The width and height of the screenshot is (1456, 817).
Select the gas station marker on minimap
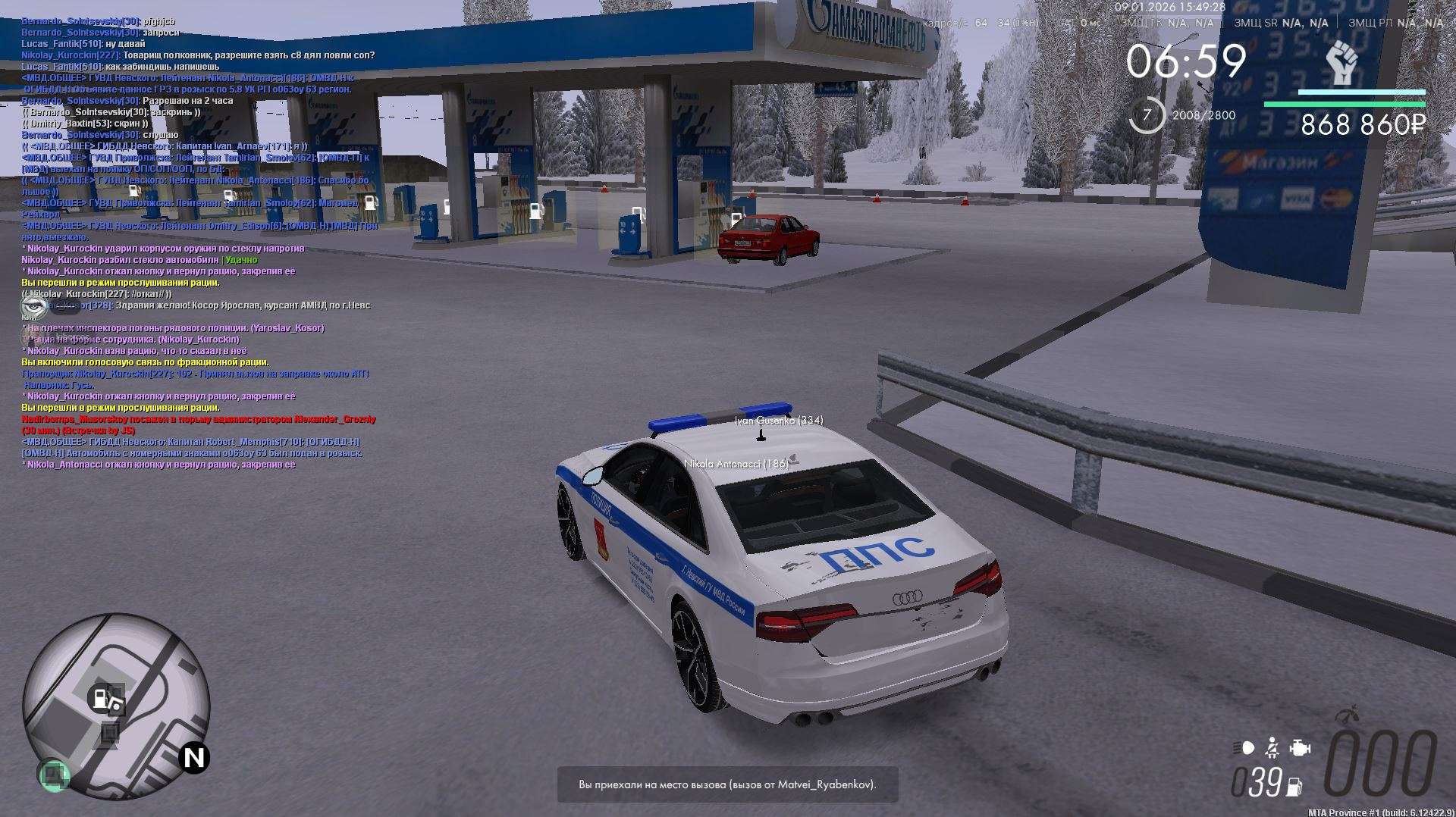click(101, 697)
